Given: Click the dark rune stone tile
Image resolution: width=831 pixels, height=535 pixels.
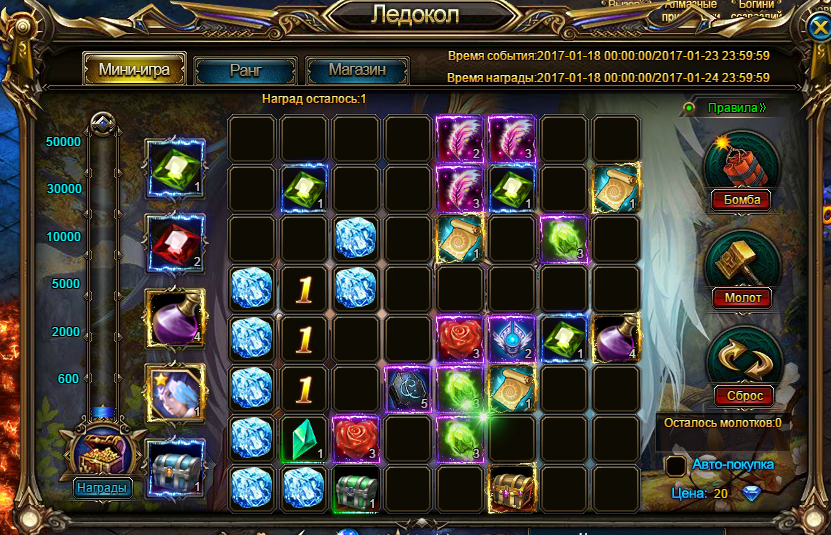Looking at the screenshot, I should click(x=408, y=389).
